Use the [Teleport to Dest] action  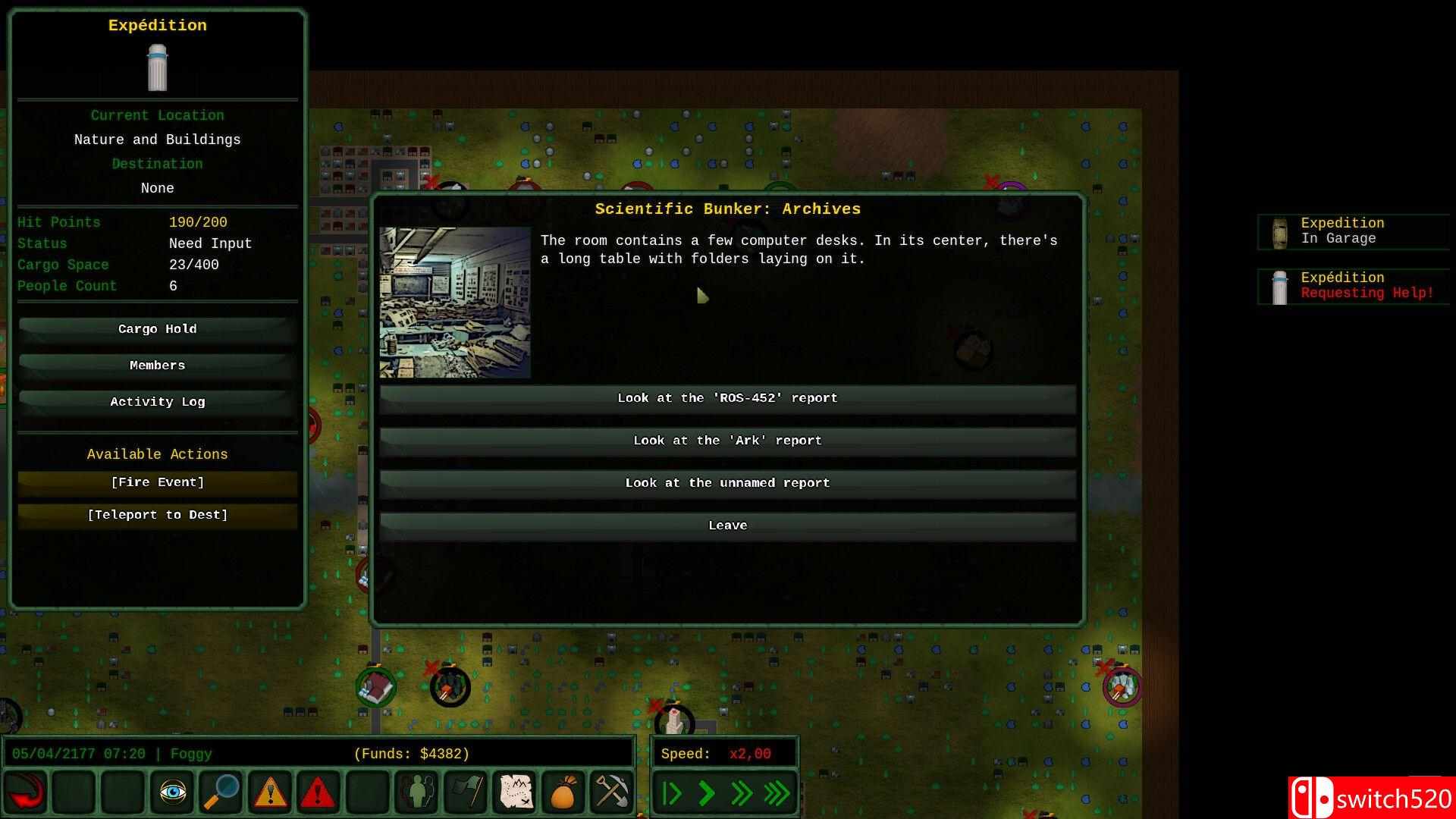[157, 515]
